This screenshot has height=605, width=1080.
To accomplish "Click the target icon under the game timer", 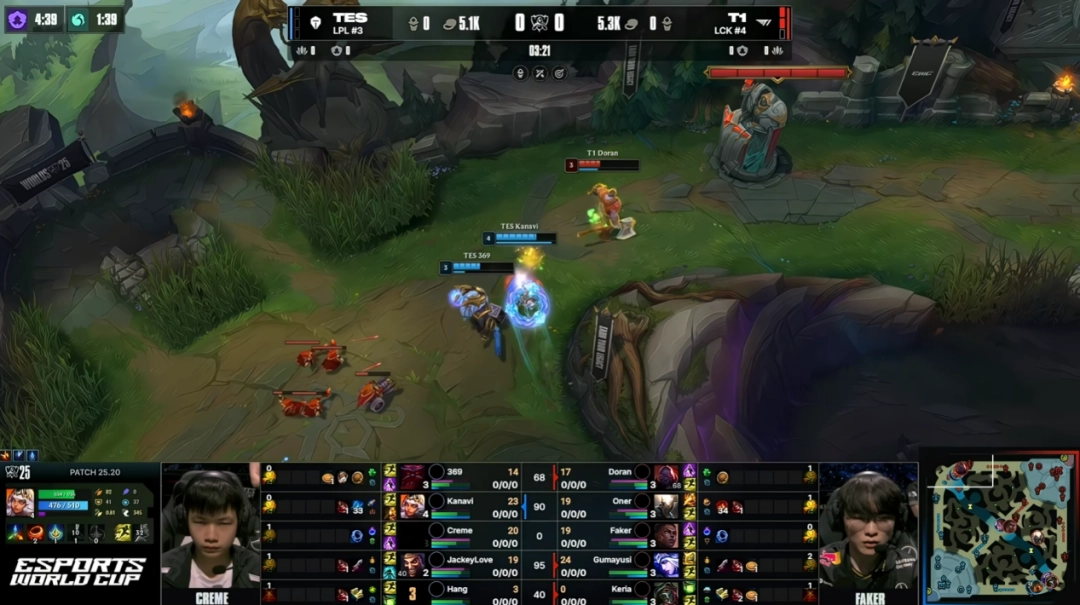I will pos(560,72).
